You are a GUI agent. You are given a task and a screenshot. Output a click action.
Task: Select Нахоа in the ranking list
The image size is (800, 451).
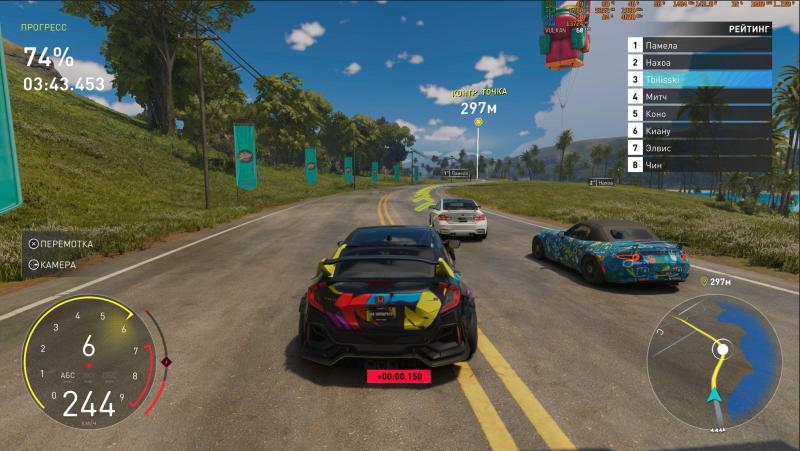point(700,62)
